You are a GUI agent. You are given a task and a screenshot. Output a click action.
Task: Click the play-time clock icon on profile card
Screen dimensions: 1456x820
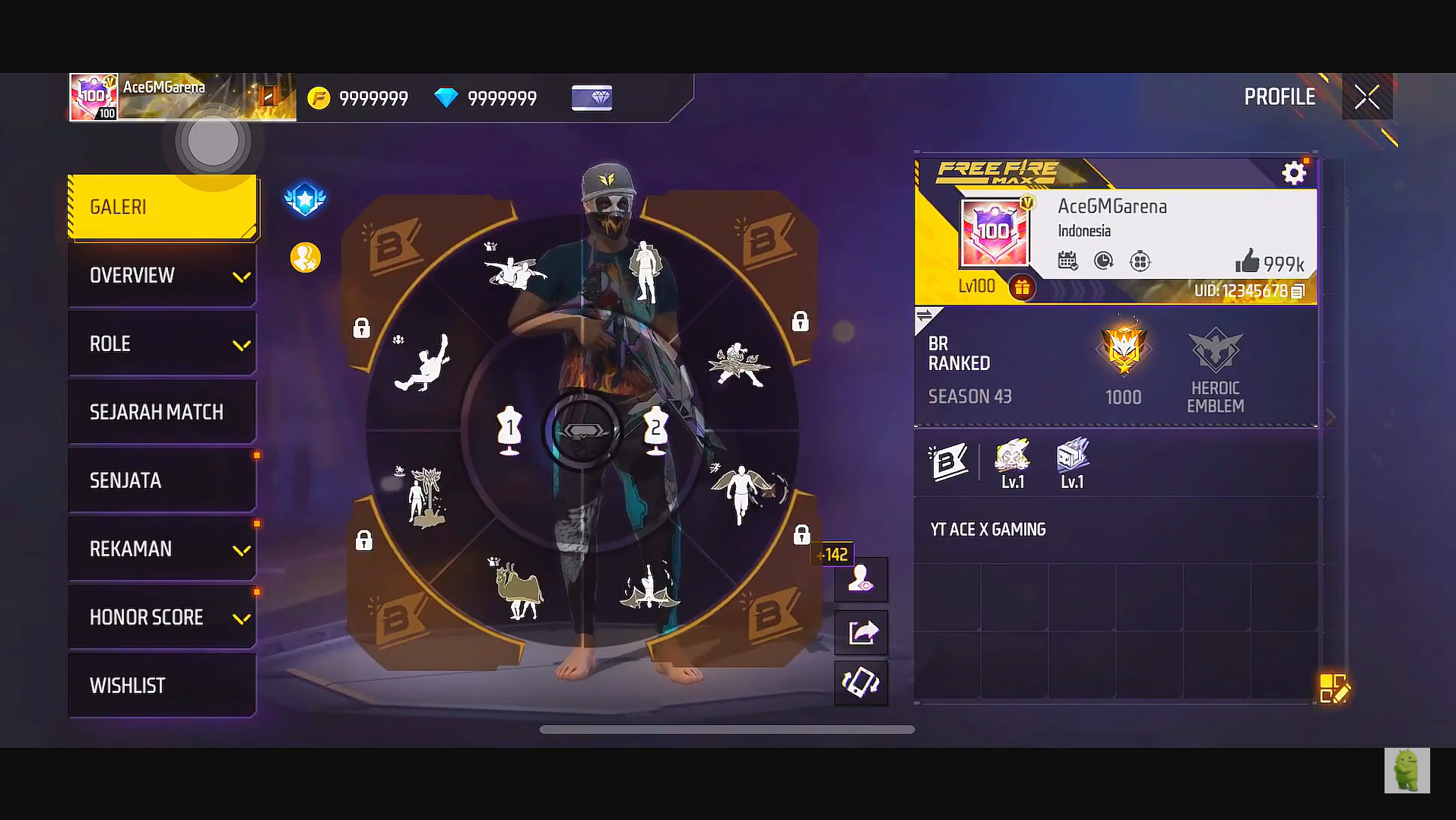click(1102, 261)
